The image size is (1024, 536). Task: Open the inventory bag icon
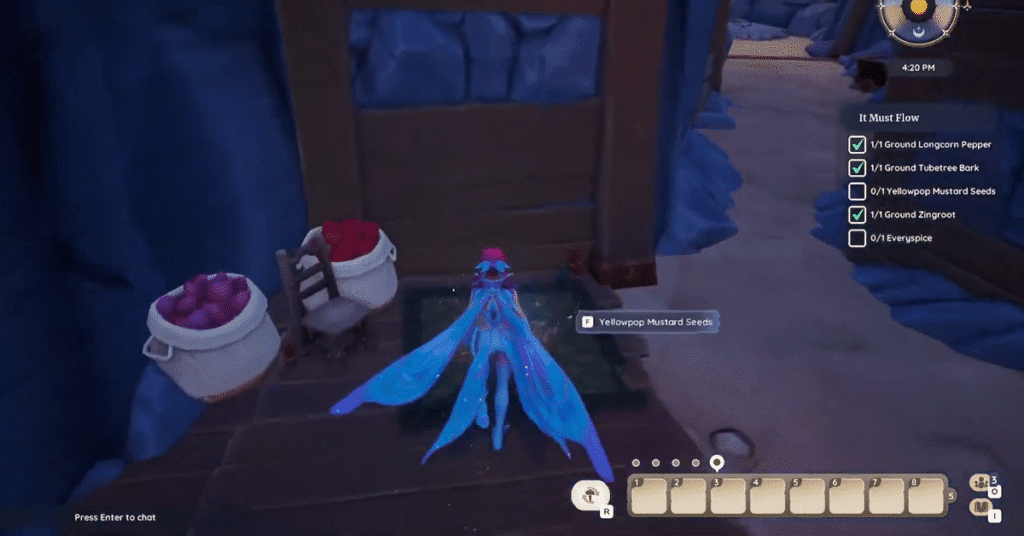coord(980,509)
